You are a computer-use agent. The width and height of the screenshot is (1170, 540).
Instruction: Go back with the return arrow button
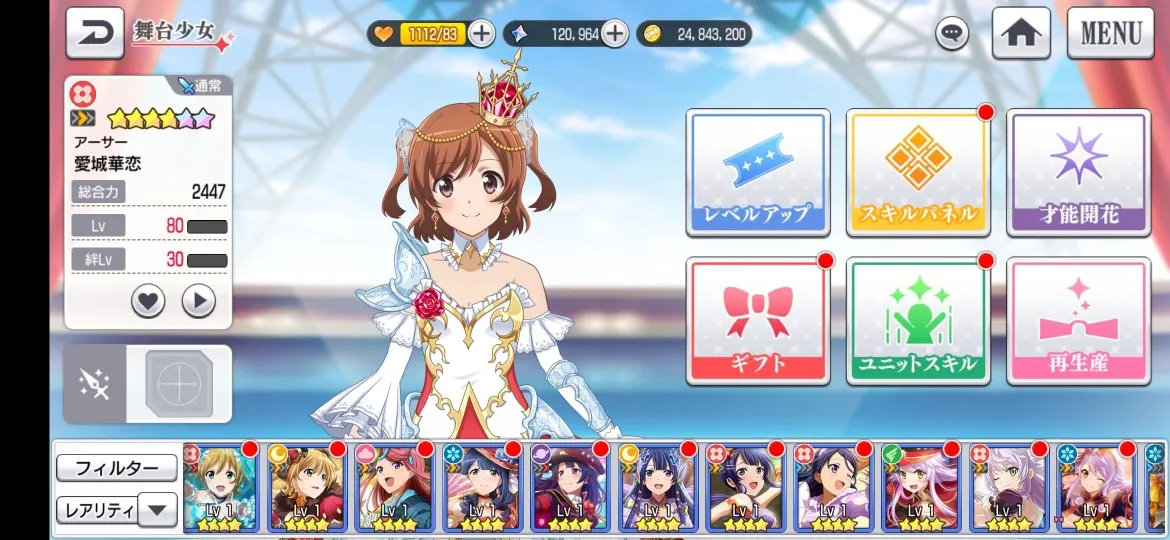coord(95,33)
